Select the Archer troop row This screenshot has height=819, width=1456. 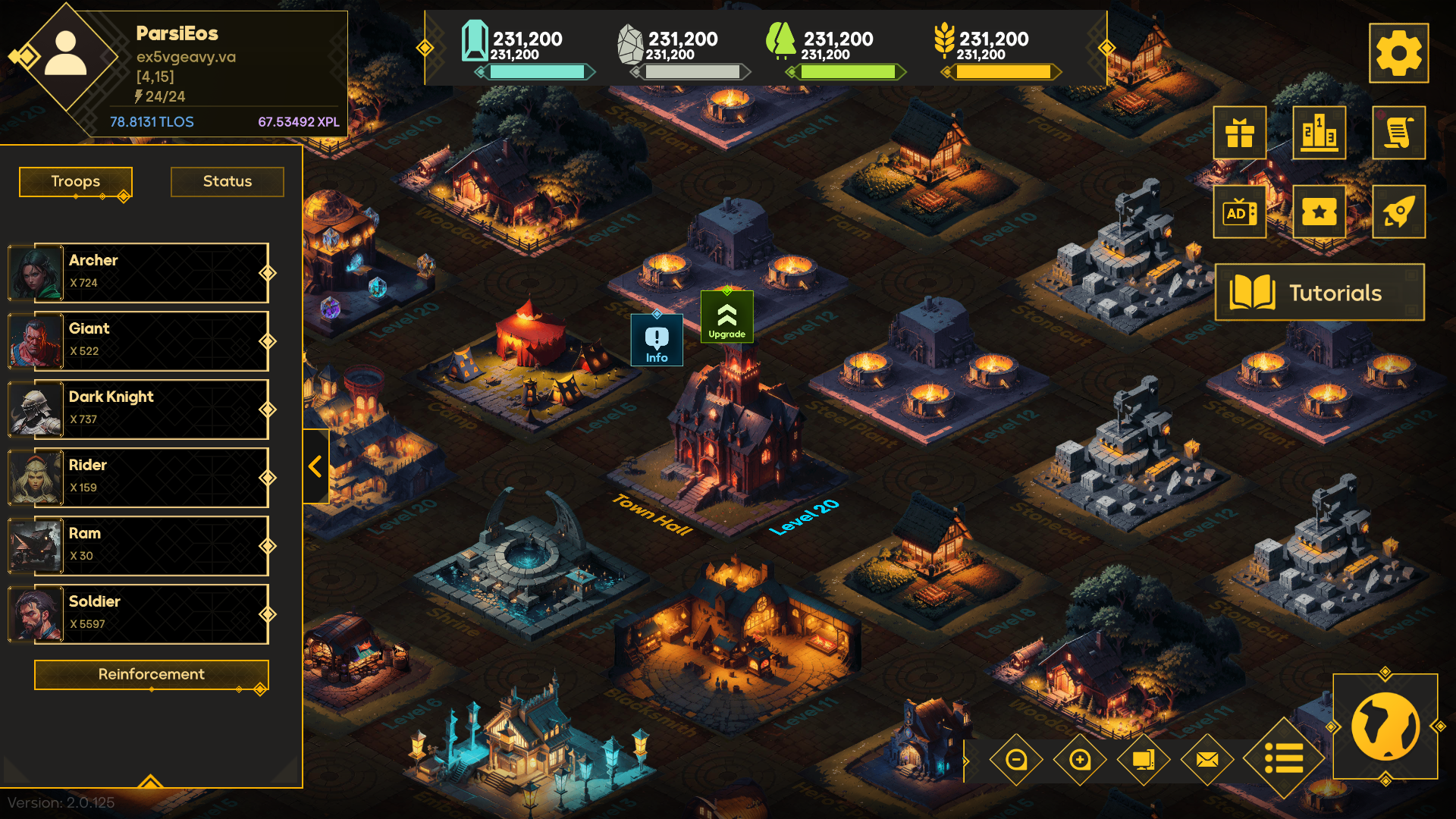tap(152, 272)
